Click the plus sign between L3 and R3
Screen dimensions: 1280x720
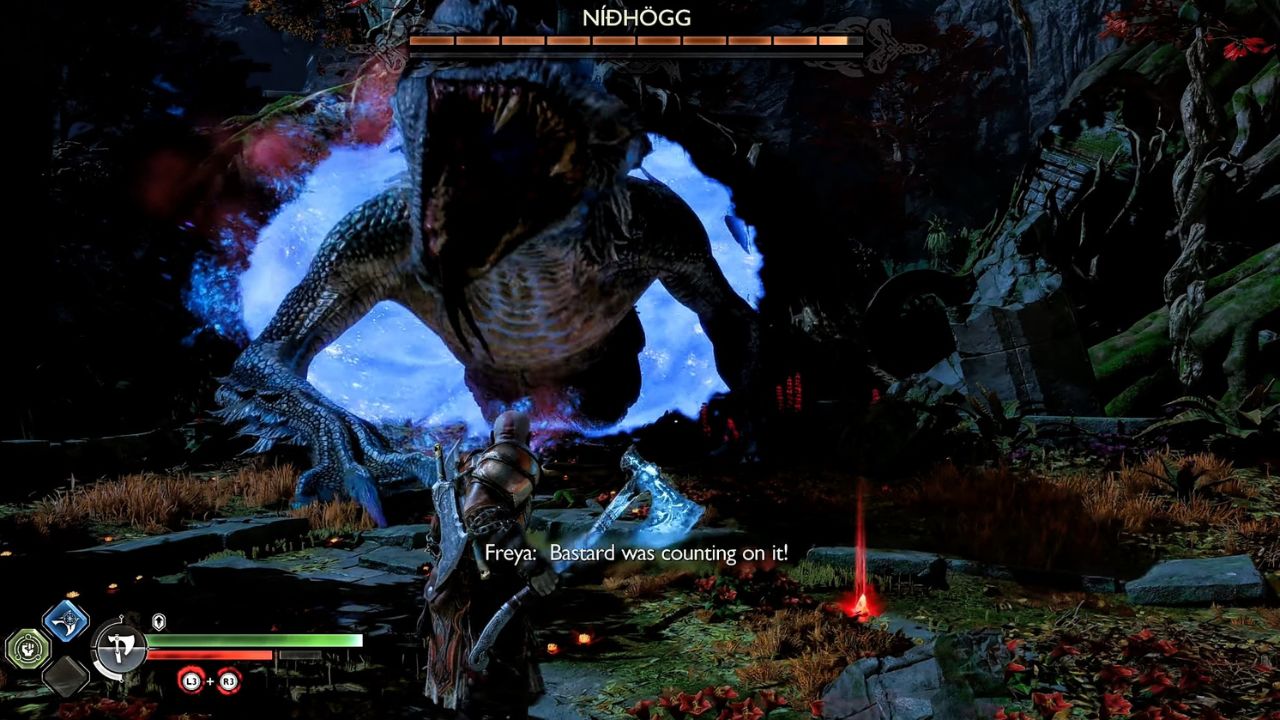pos(211,681)
